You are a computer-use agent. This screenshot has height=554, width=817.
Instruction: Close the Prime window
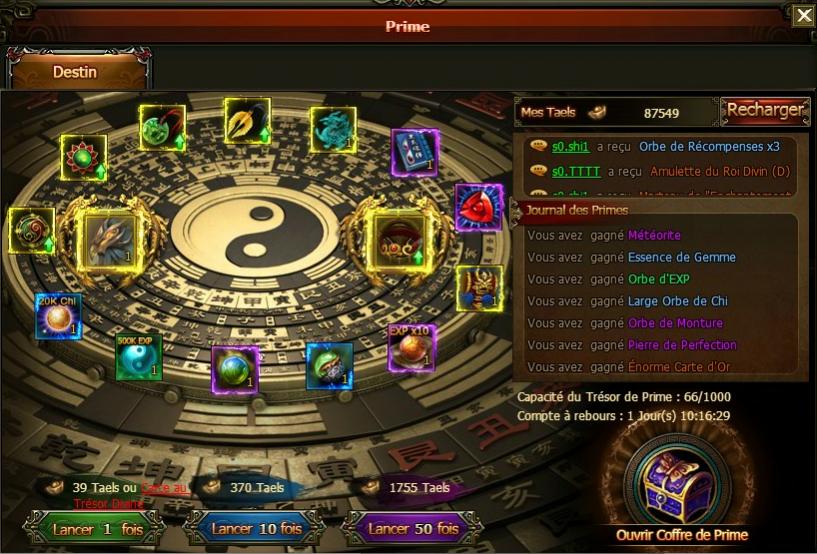[x=803, y=15]
